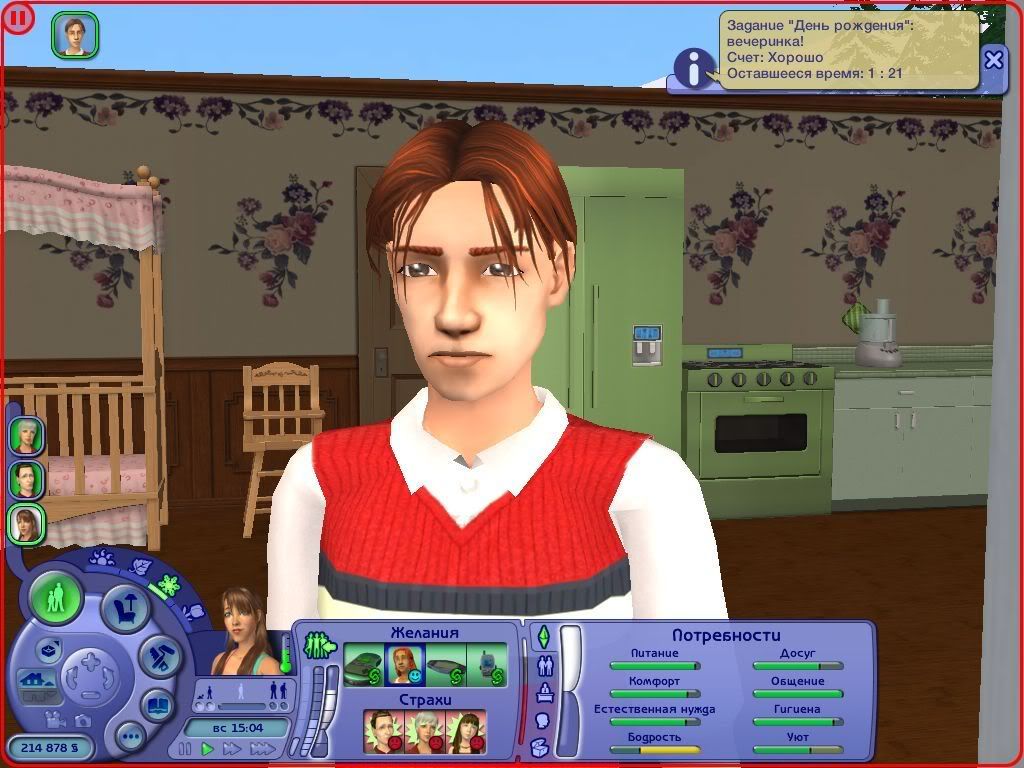Click the camera snapshot icon
Image resolution: width=1024 pixels, height=768 pixels.
coord(83,720)
